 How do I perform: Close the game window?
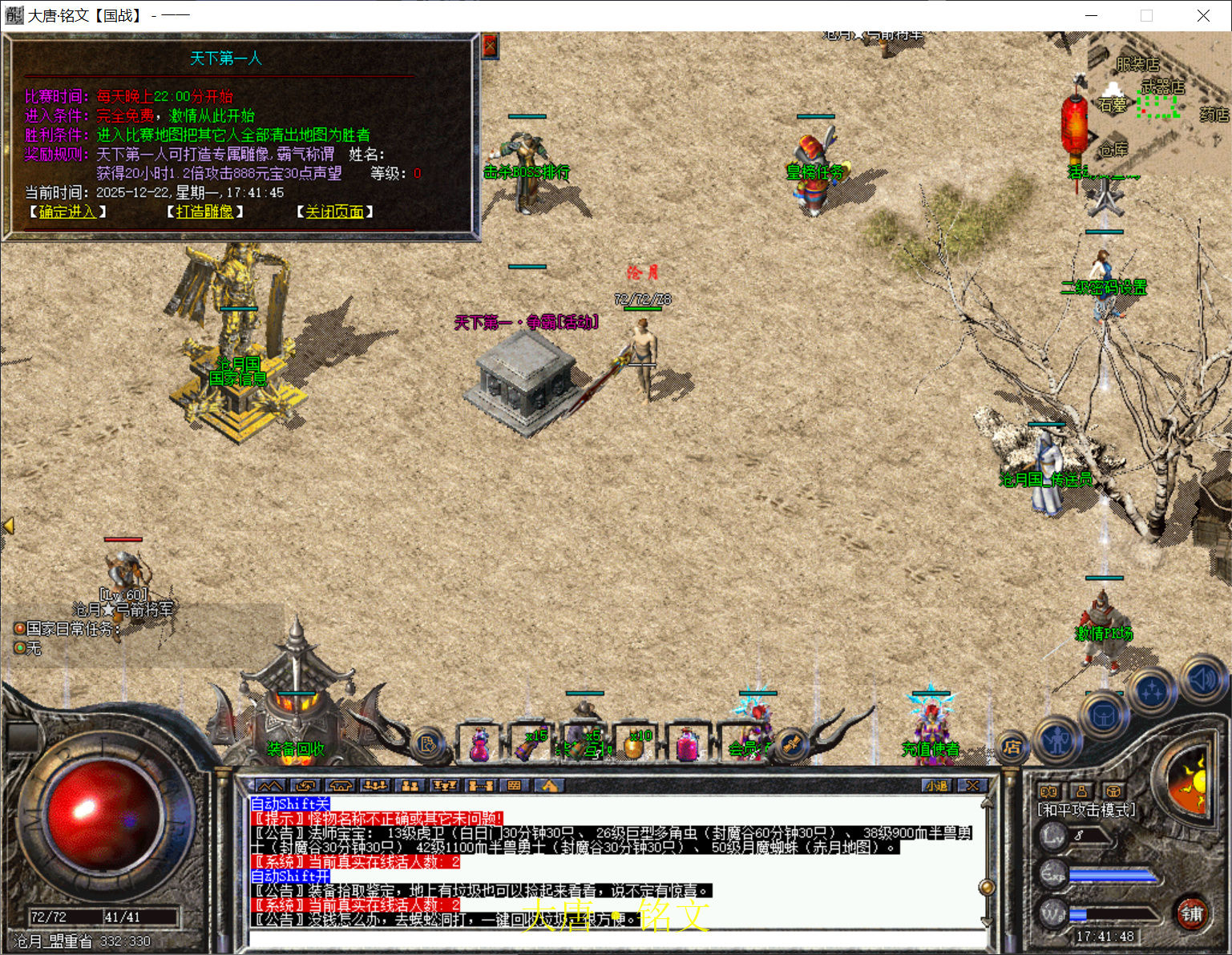[1203, 16]
